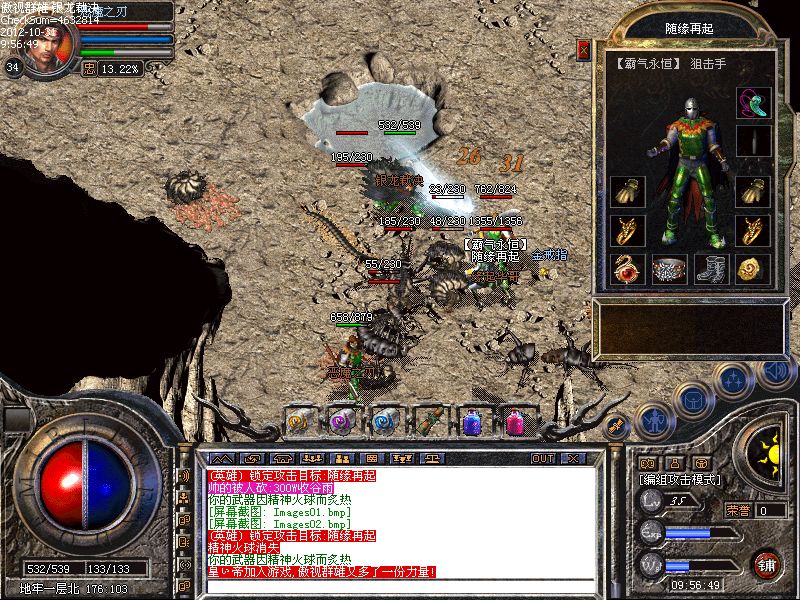Close the chat window with X button
This screenshot has width=800, height=600.
click(572, 458)
